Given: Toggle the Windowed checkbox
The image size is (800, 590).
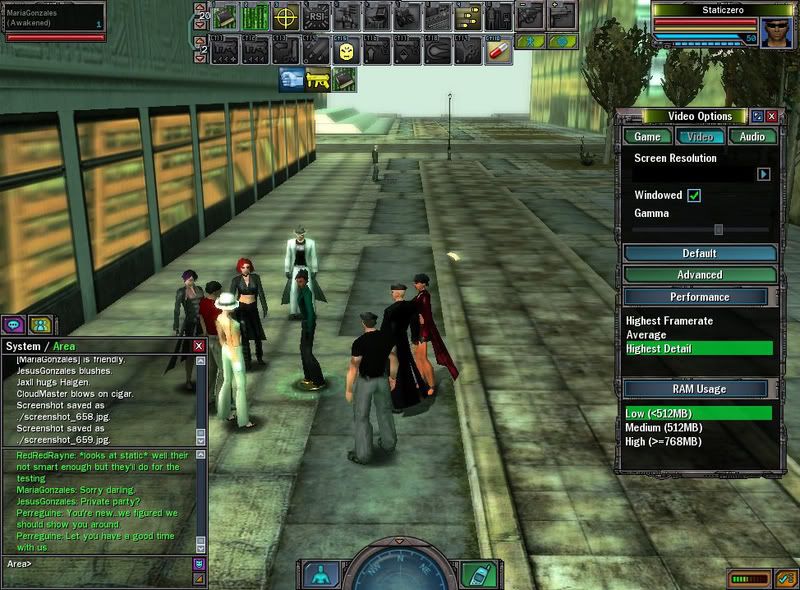Looking at the screenshot, I should click(x=694, y=195).
